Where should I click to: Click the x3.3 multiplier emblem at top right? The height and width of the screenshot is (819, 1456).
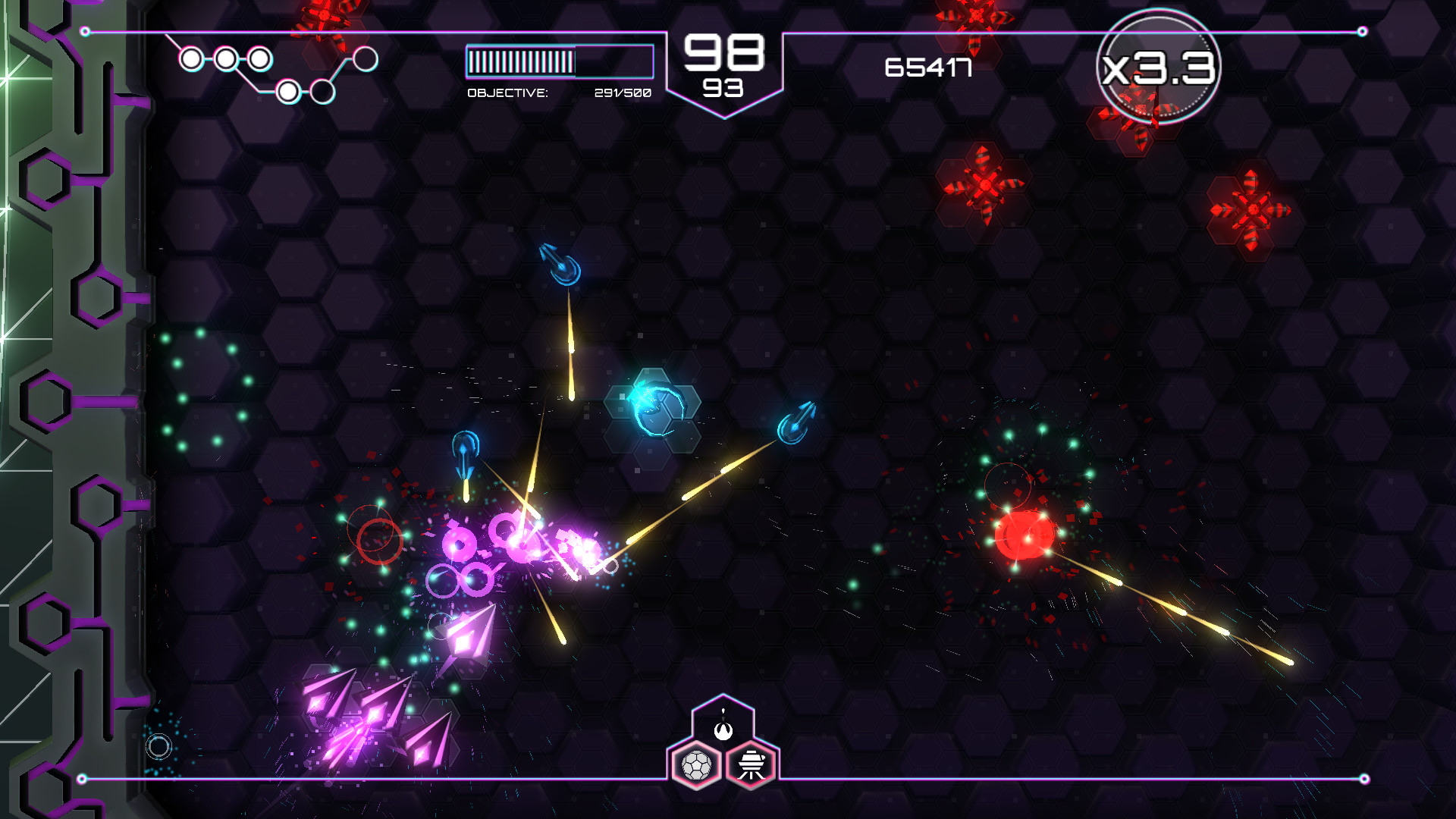click(x=1159, y=66)
